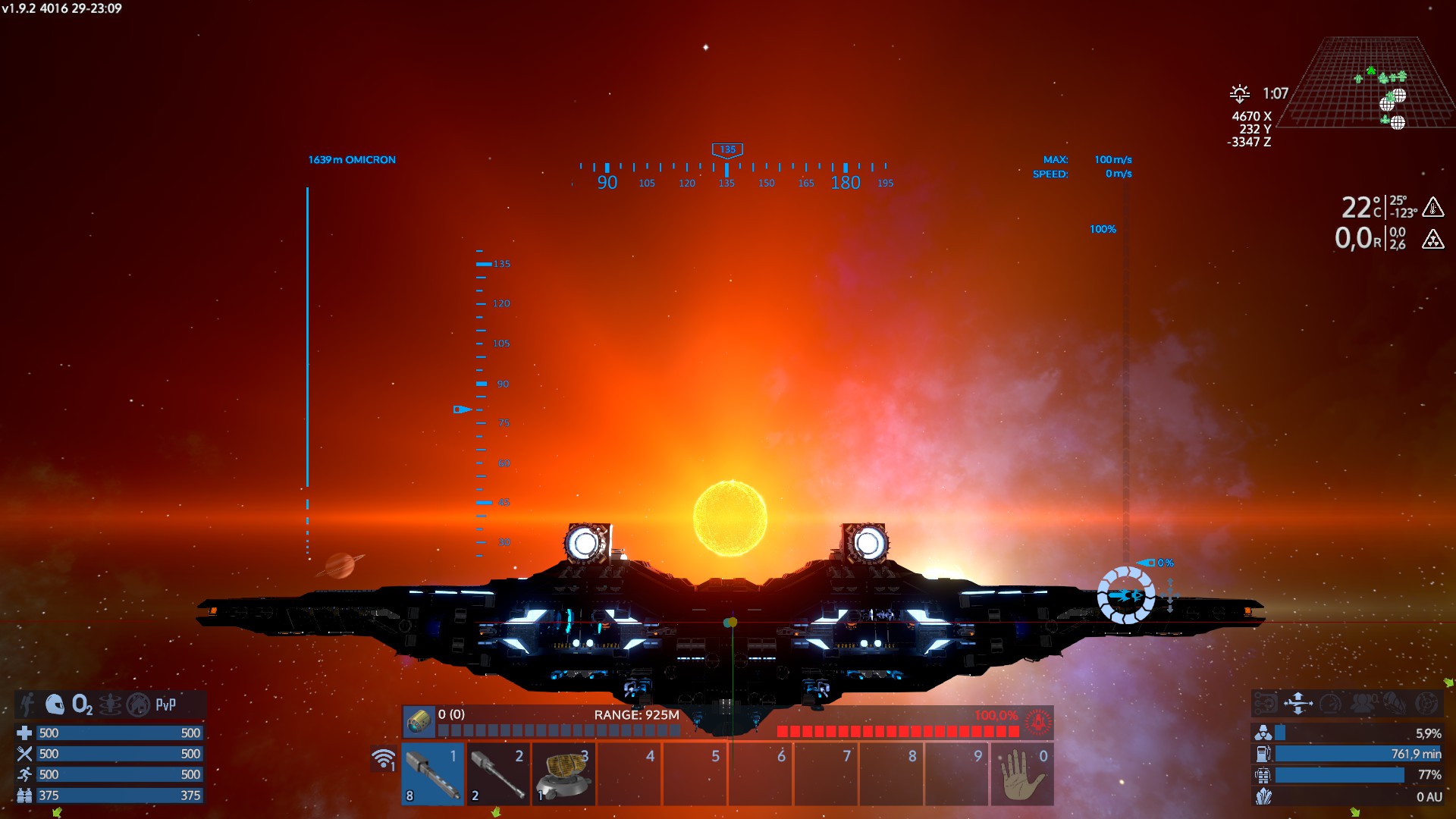Select the long-barrel cannon in hotbar slot 2
The width and height of the screenshot is (1456, 819).
[x=497, y=774]
